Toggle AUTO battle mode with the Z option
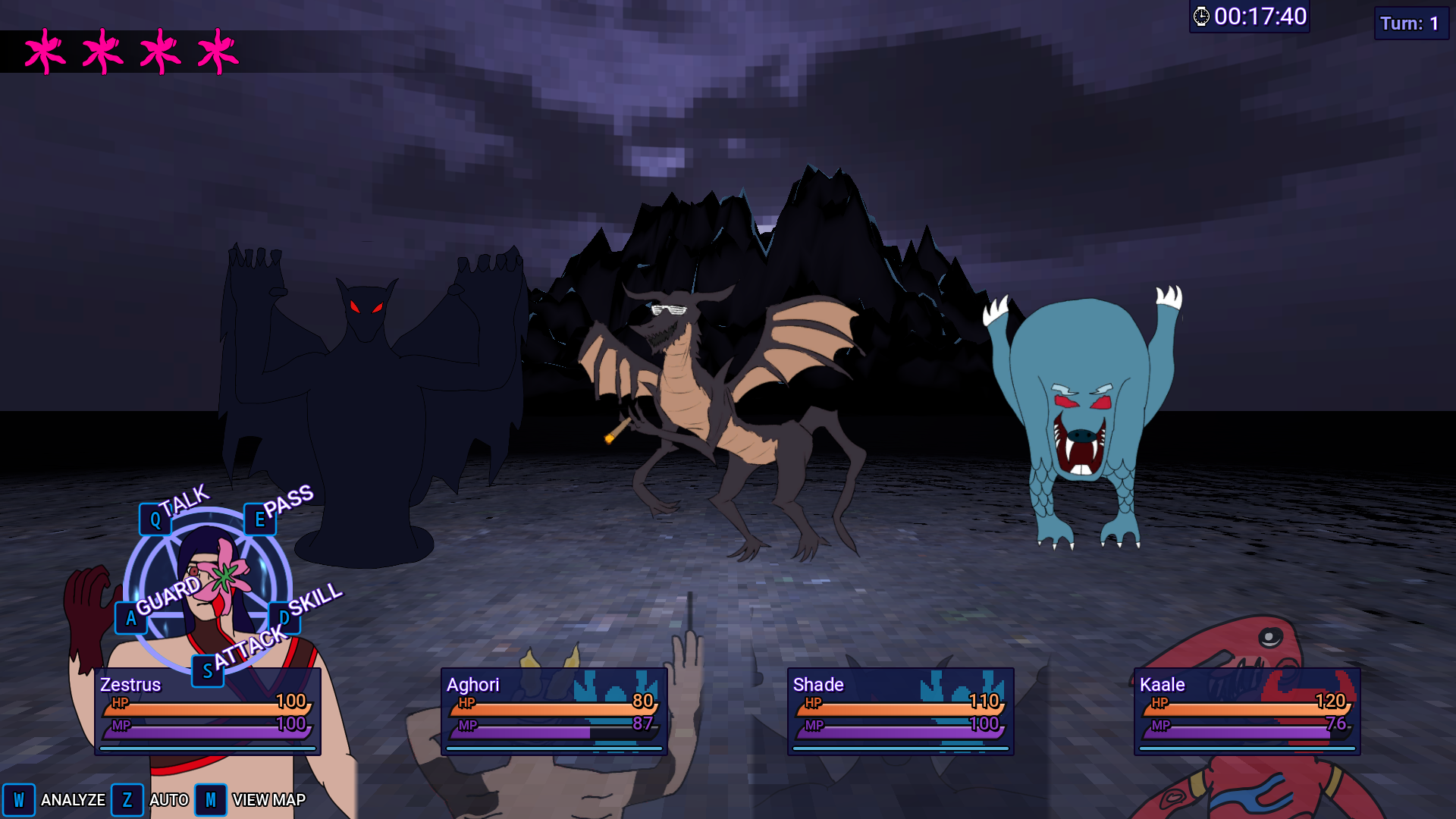Image resolution: width=1456 pixels, height=819 pixels. click(x=127, y=799)
